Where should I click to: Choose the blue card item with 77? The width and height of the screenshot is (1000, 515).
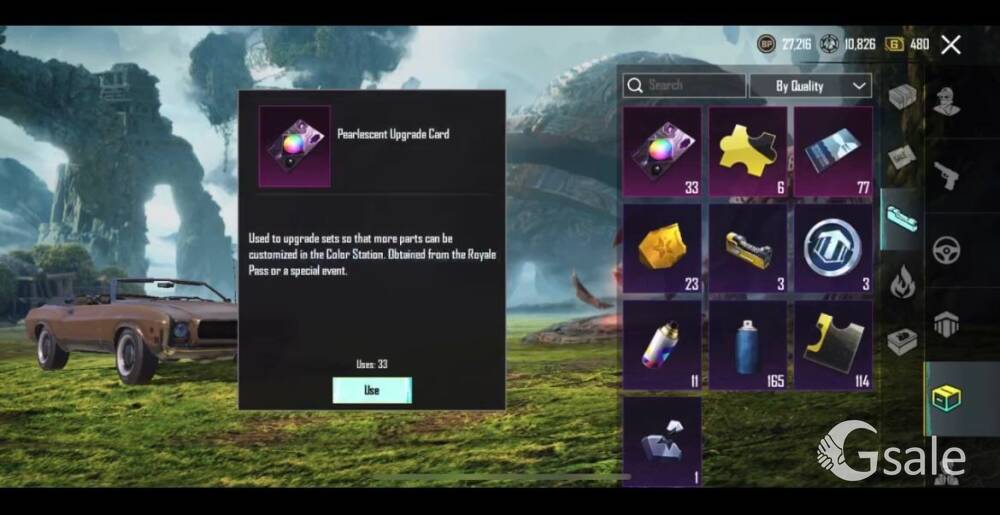point(833,152)
